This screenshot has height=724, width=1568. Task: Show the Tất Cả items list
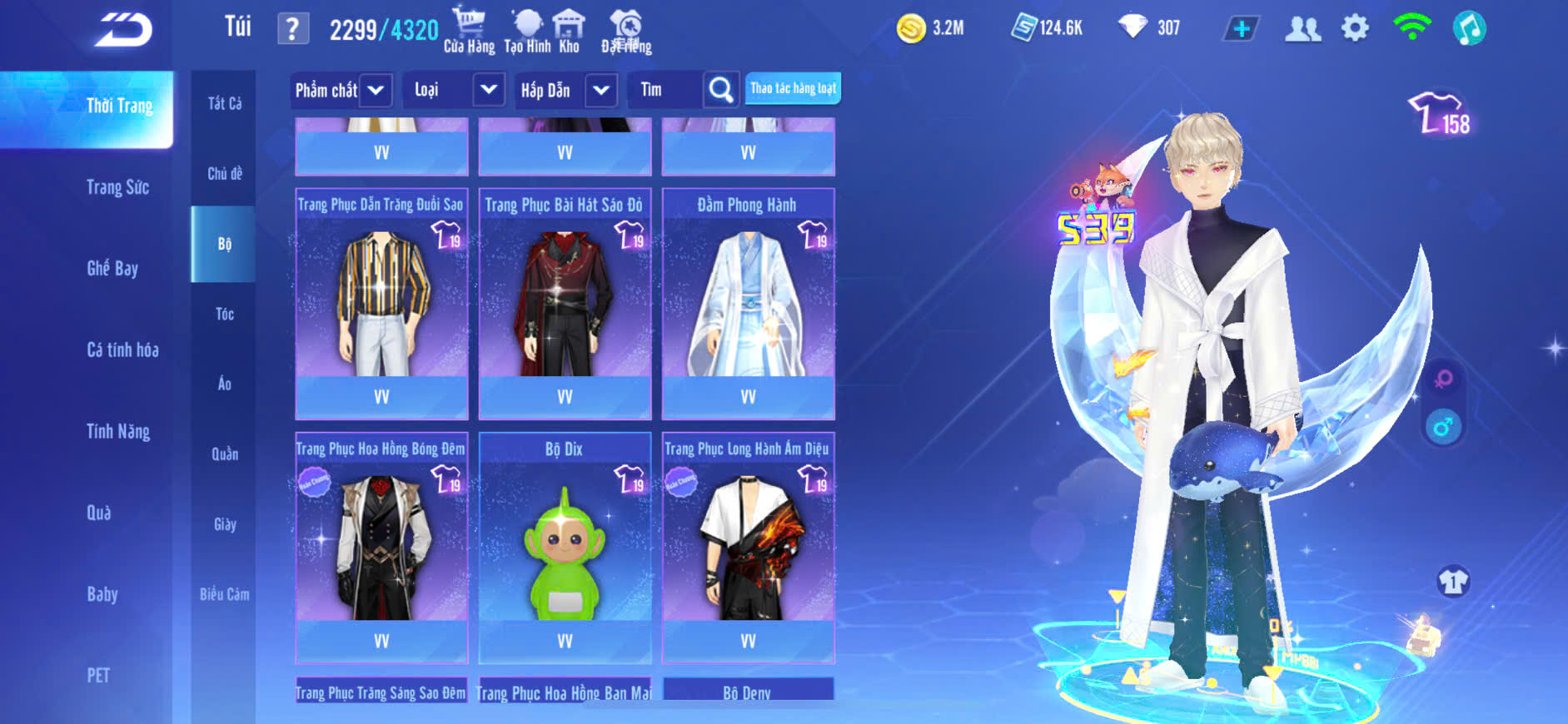[x=225, y=103]
